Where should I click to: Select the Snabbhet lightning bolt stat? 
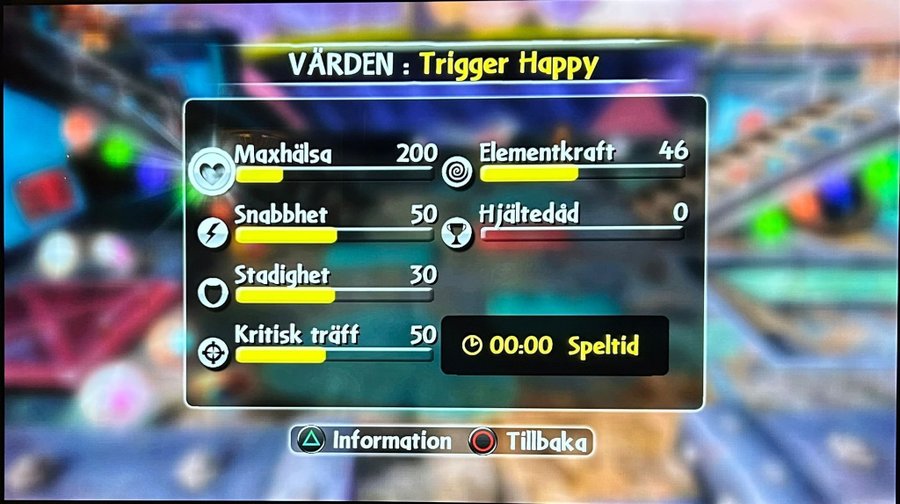coord(215,233)
